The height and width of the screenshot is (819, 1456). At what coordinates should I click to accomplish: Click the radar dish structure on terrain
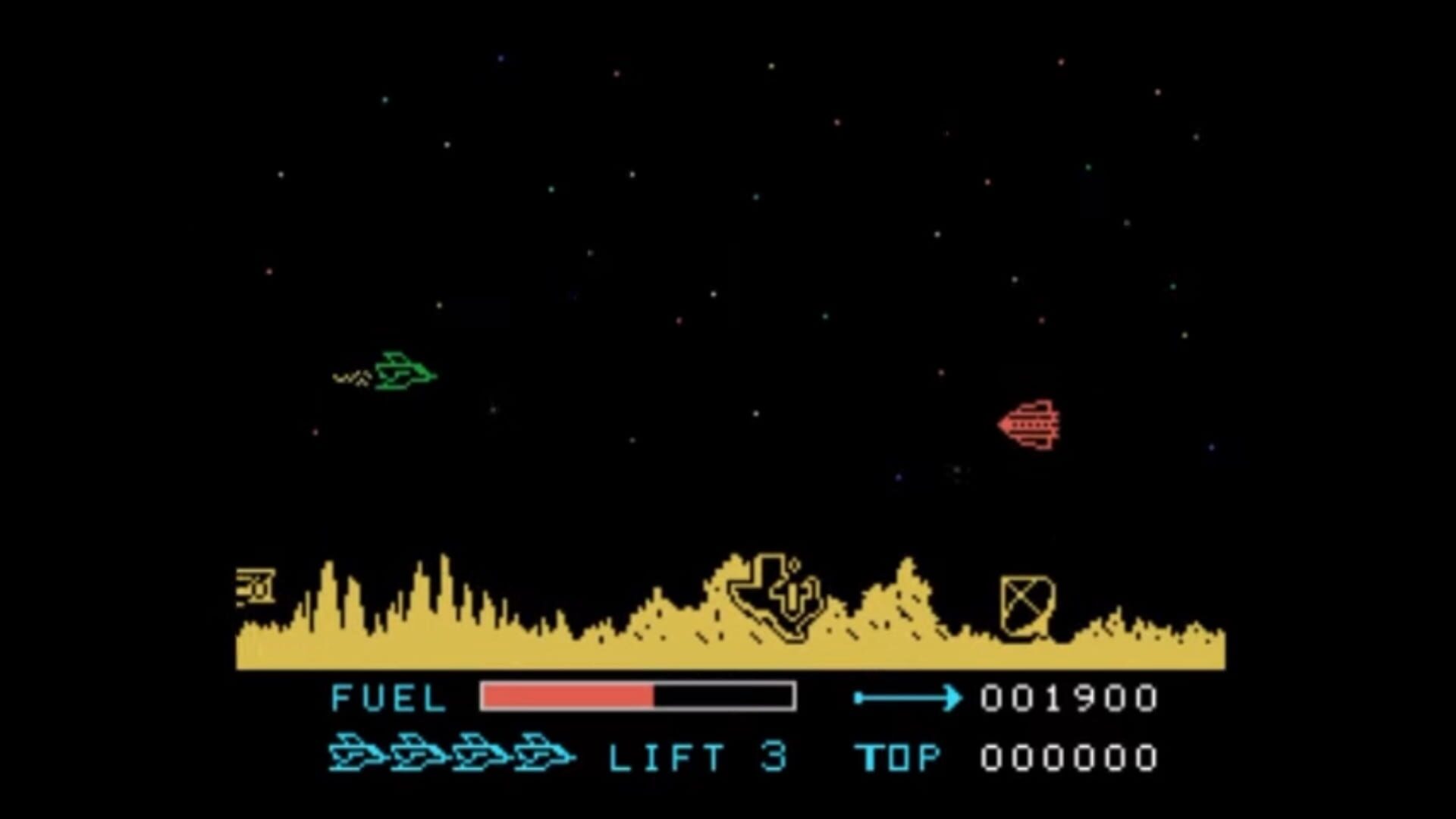coord(1028,607)
